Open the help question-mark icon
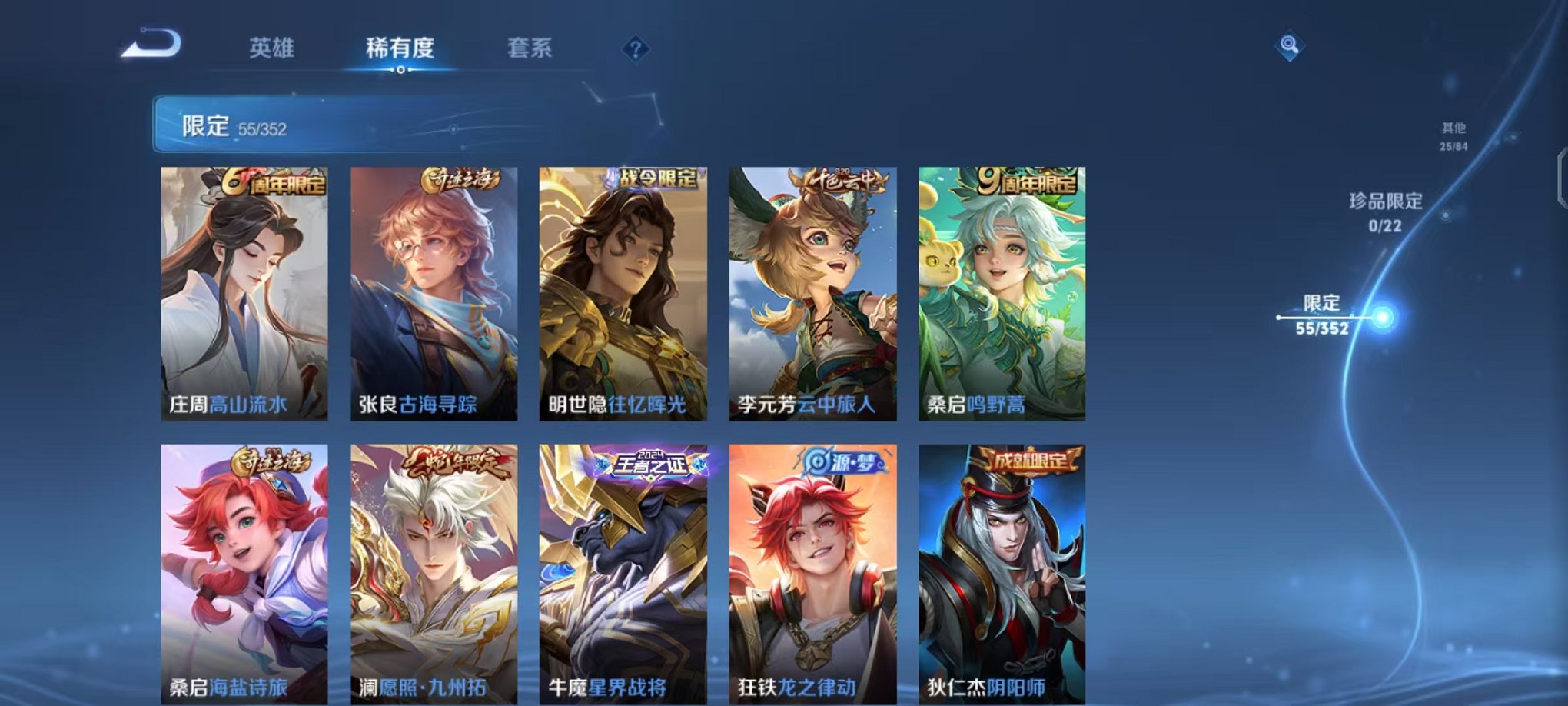 point(634,48)
